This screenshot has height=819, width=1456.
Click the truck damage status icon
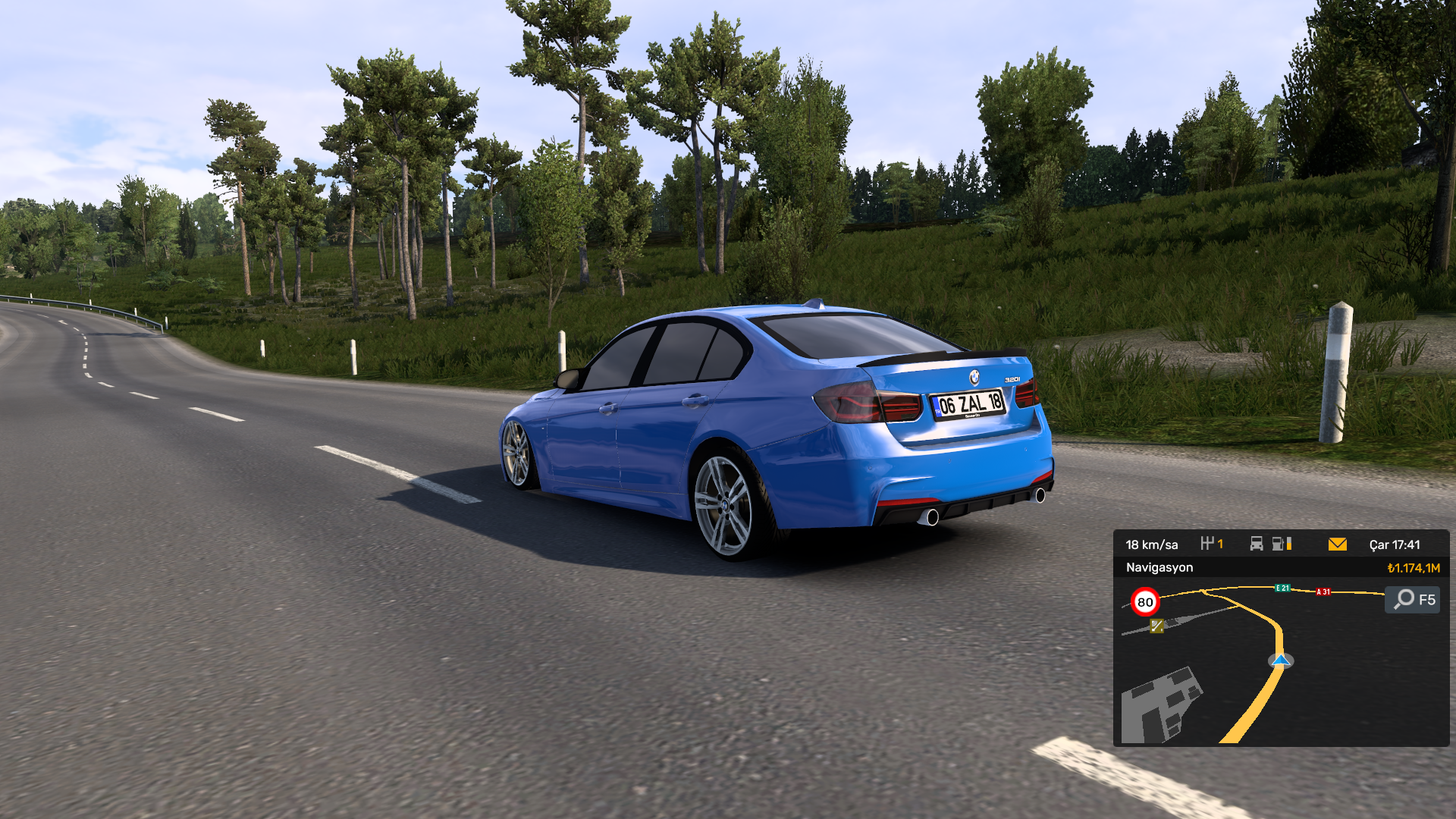coord(1257,544)
